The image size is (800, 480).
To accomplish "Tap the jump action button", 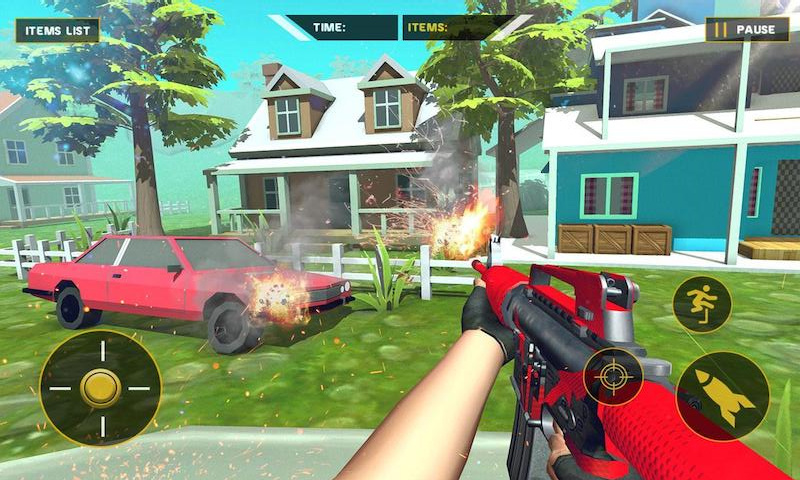I will click(702, 304).
